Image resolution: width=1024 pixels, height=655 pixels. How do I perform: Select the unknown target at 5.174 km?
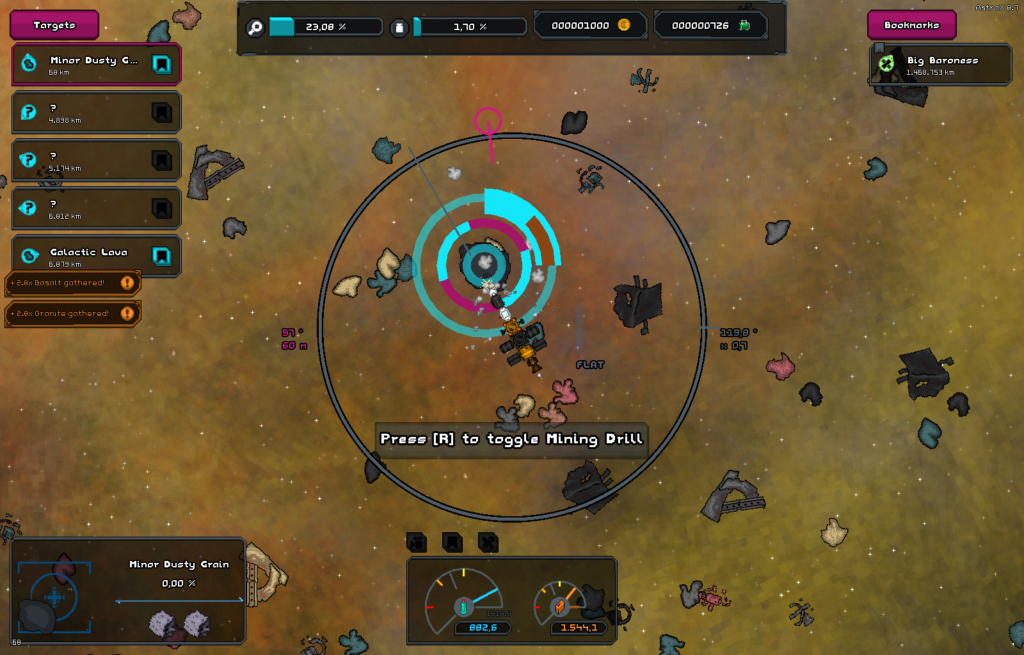[82, 161]
